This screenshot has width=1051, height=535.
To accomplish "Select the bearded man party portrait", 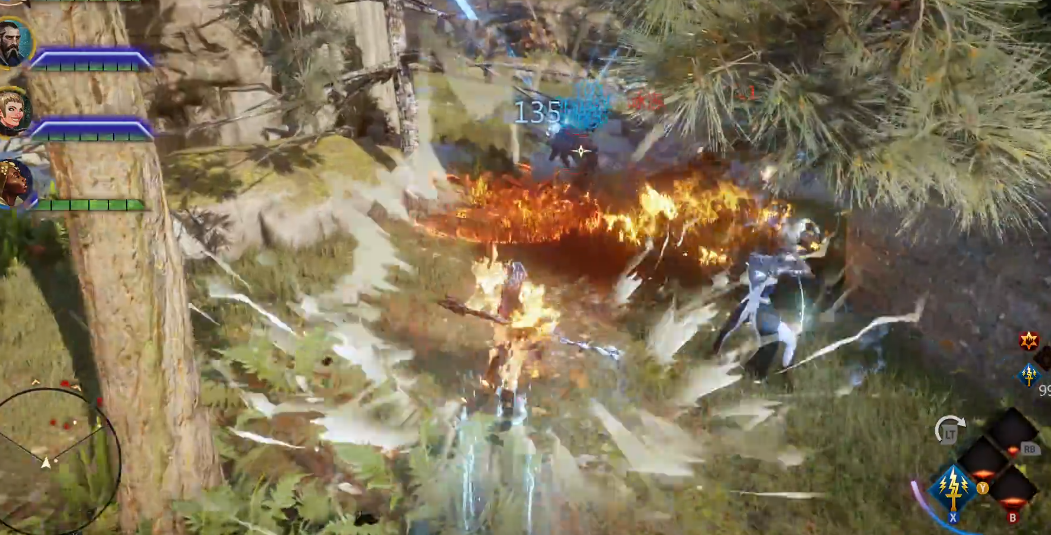I will (x=13, y=42).
